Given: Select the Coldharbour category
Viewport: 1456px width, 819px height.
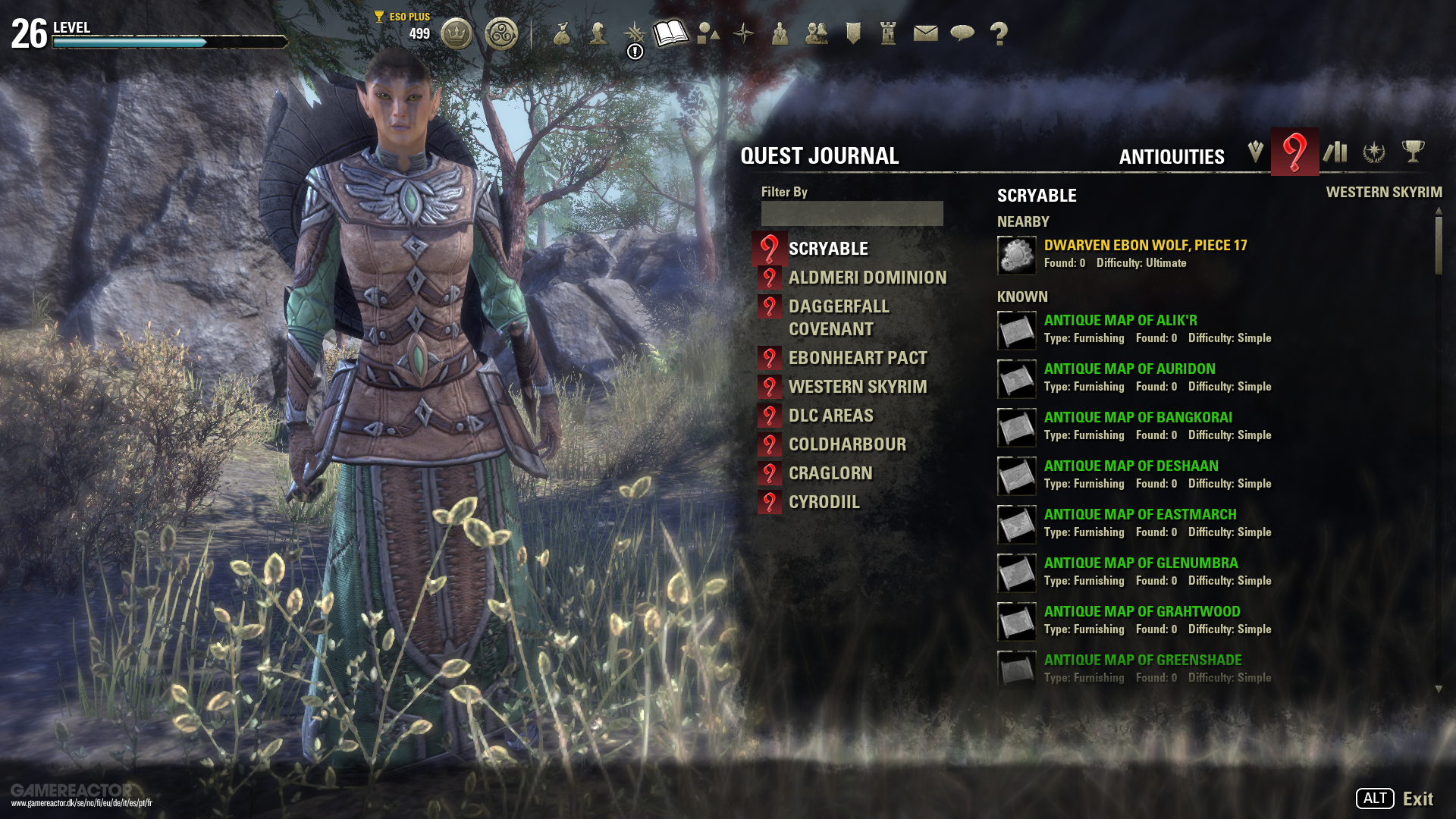Looking at the screenshot, I should tap(847, 444).
